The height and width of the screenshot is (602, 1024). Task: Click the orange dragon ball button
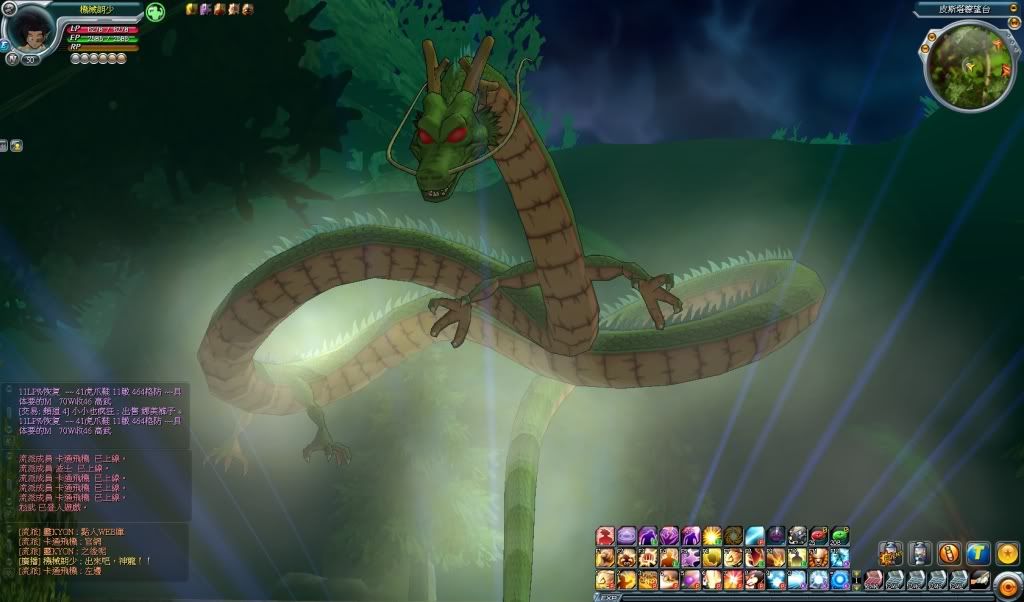point(1007,553)
